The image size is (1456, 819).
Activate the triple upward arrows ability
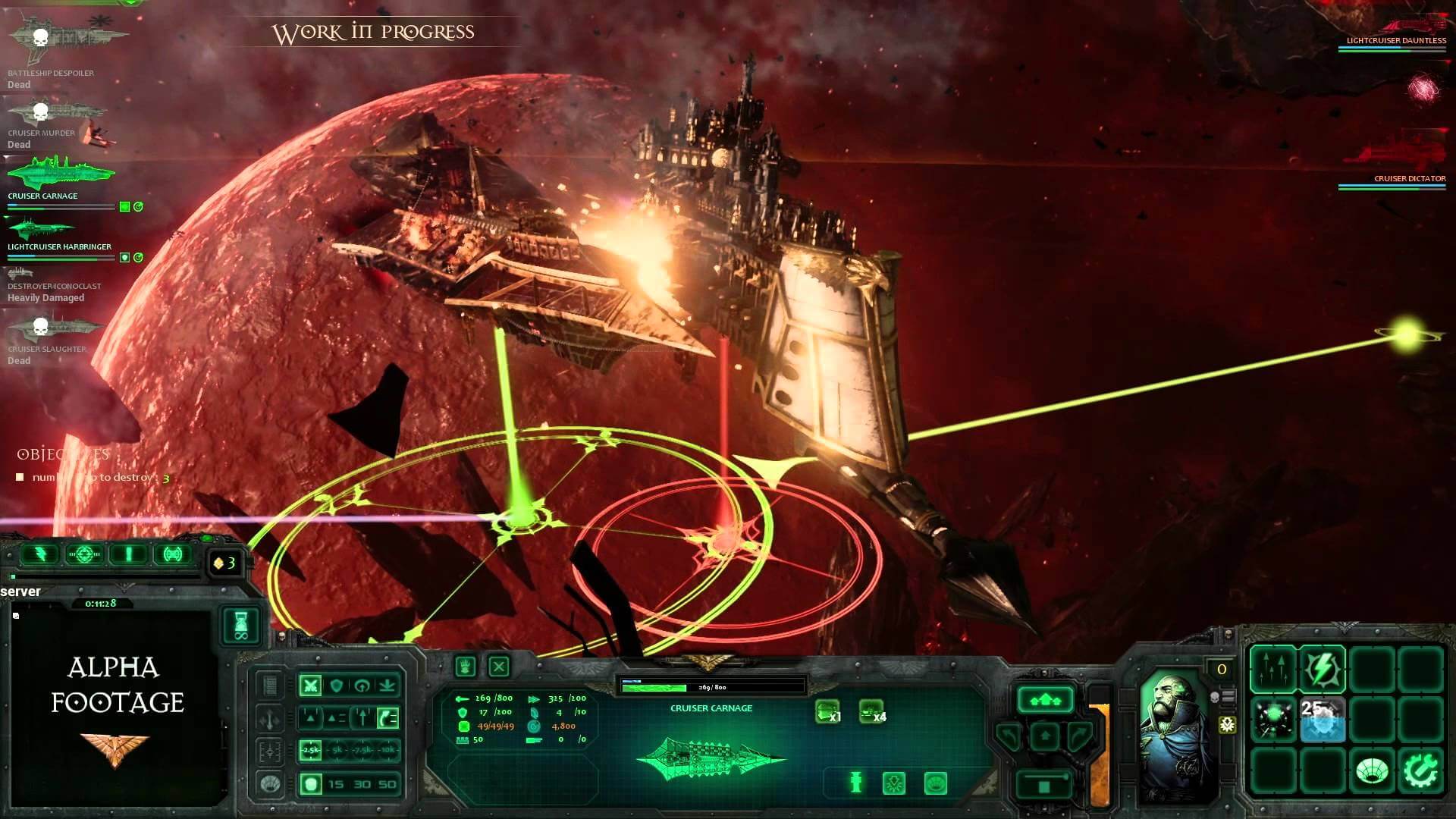(1273, 669)
